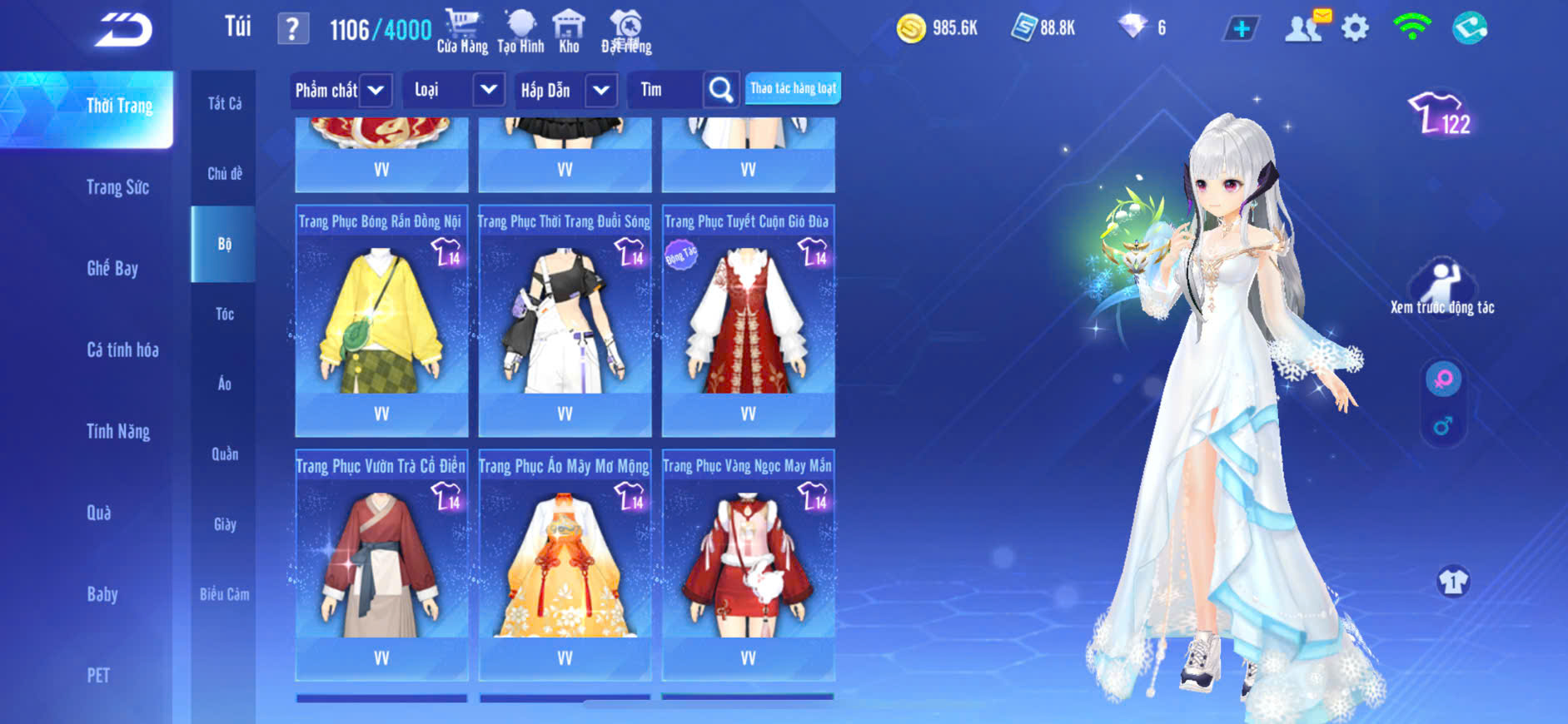
Task: Open the Tạo Hình styling menu
Action: (x=520, y=32)
